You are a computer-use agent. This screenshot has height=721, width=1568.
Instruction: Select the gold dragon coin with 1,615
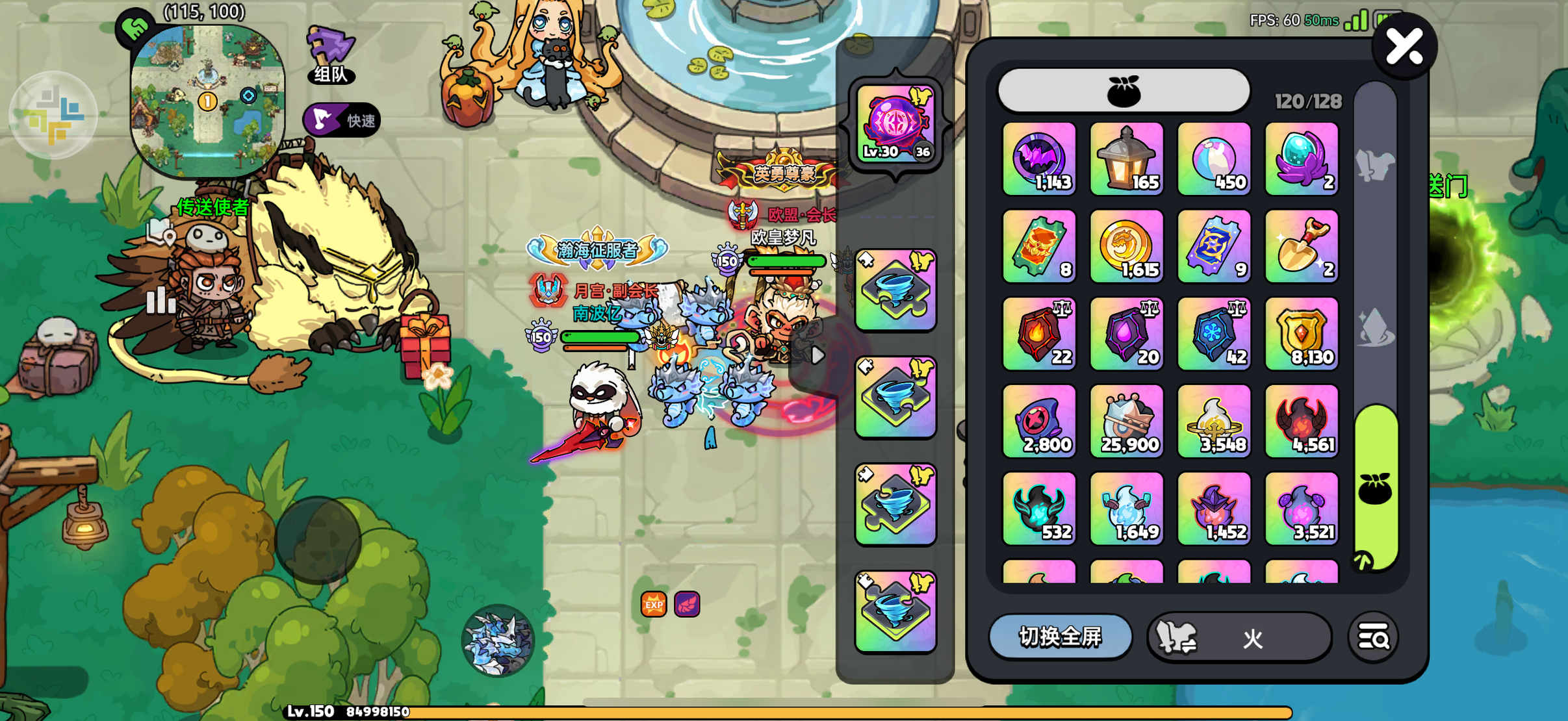coord(1127,246)
